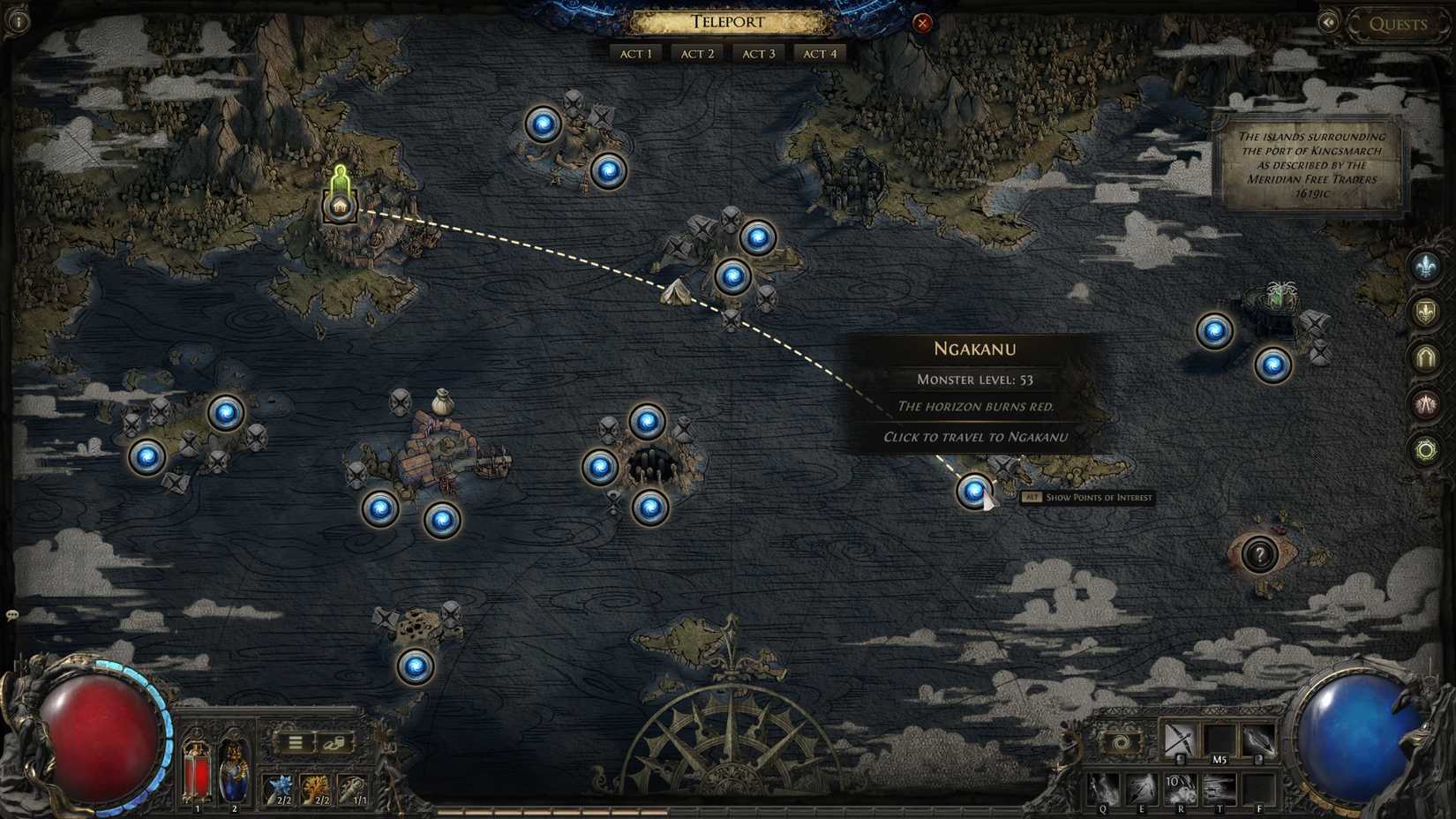The width and height of the screenshot is (1456, 819).
Task: Open the Act 4 tab
Action: click(x=820, y=53)
